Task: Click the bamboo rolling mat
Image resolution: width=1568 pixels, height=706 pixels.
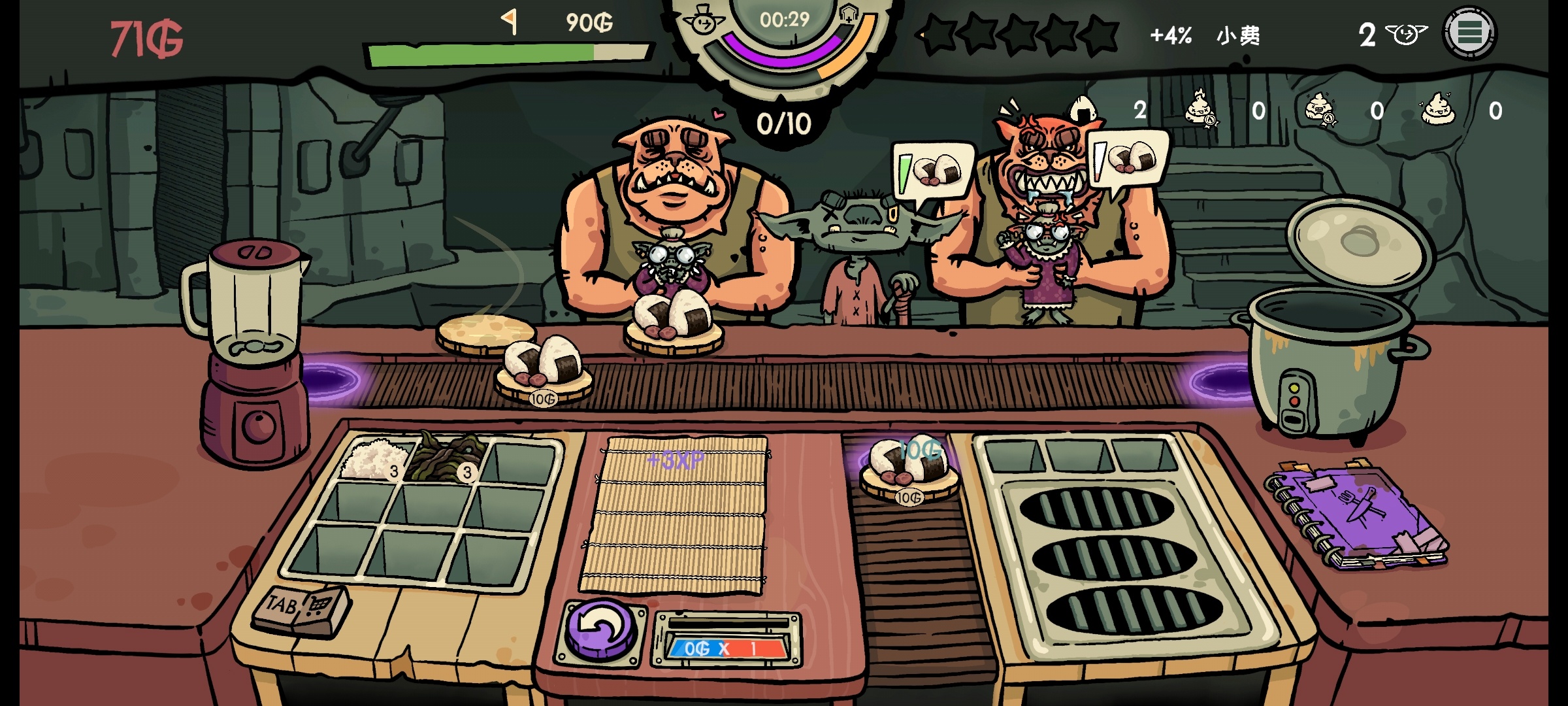Action: (676, 516)
